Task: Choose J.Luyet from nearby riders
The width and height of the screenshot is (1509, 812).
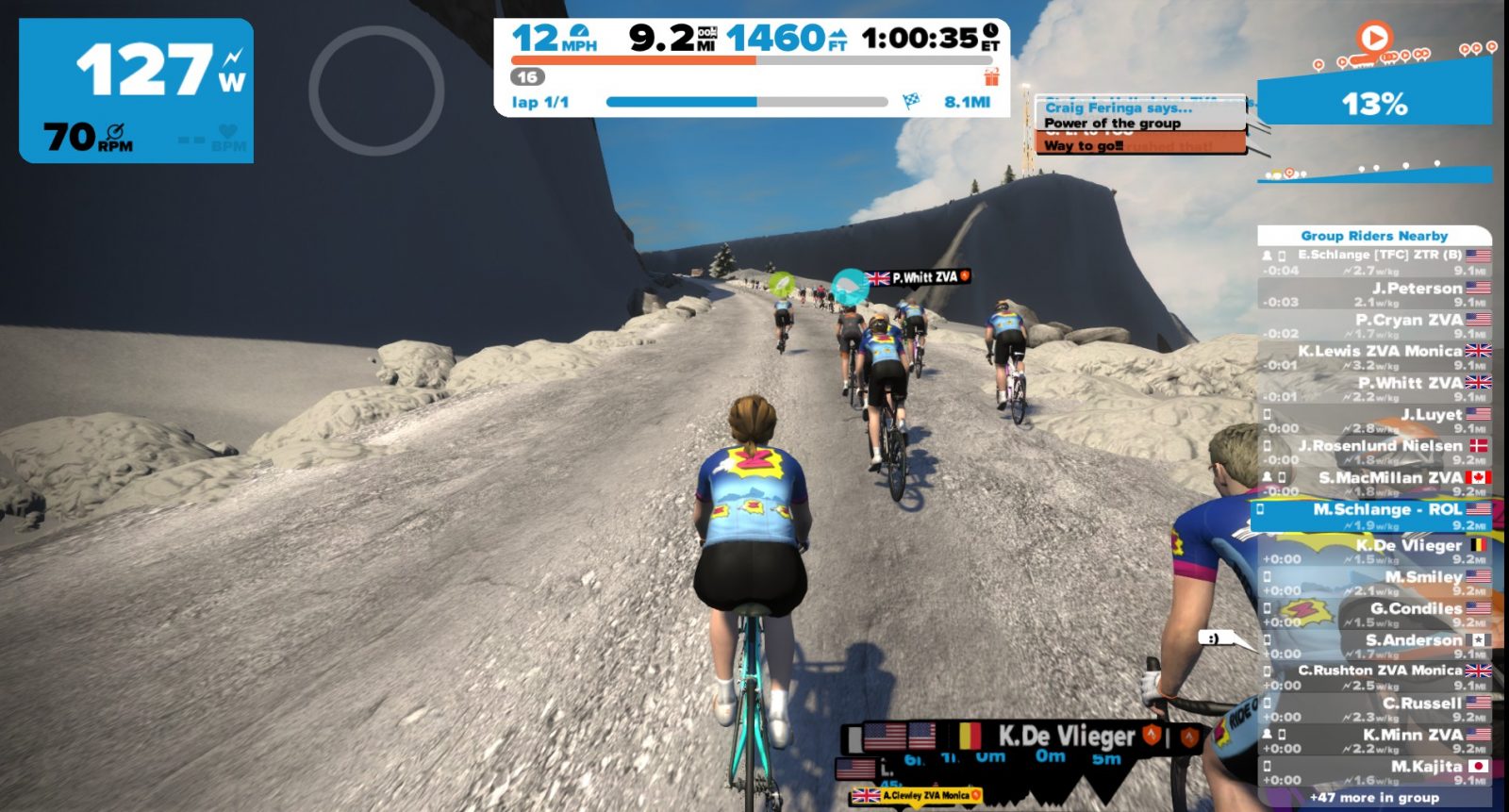Action: tap(1375, 421)
